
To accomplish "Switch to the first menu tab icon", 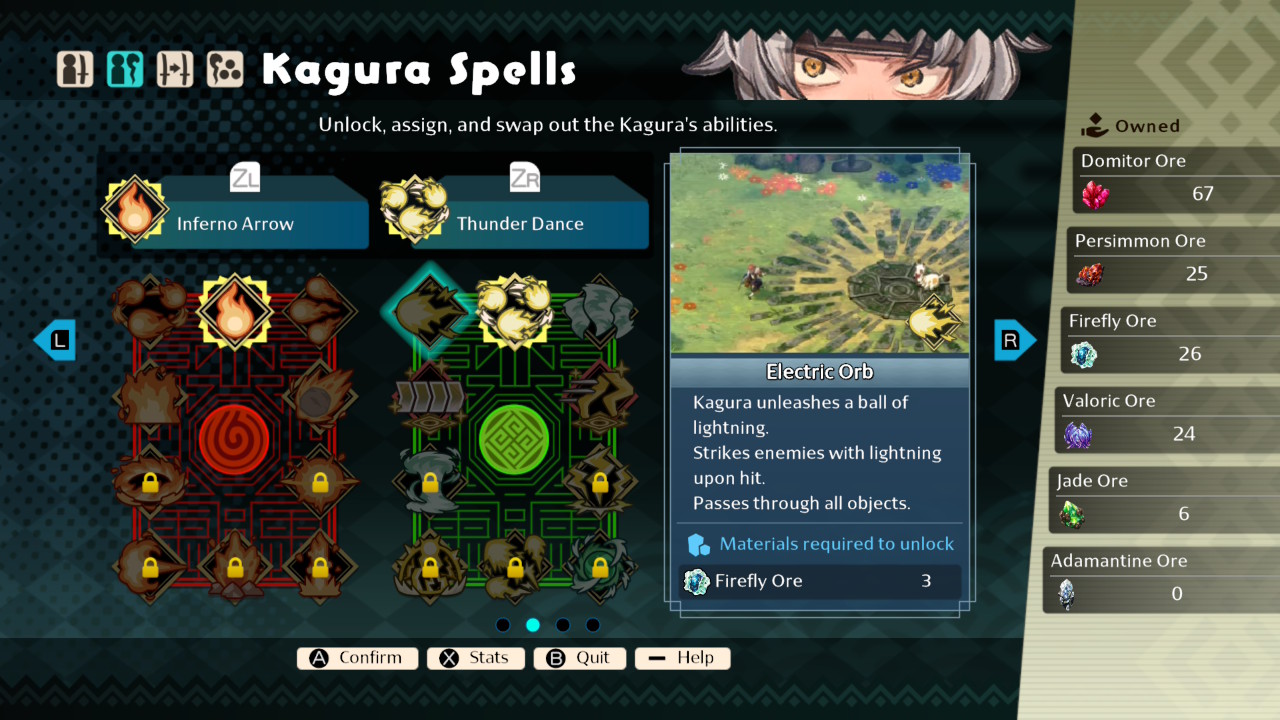I will [x=75, y=69].
